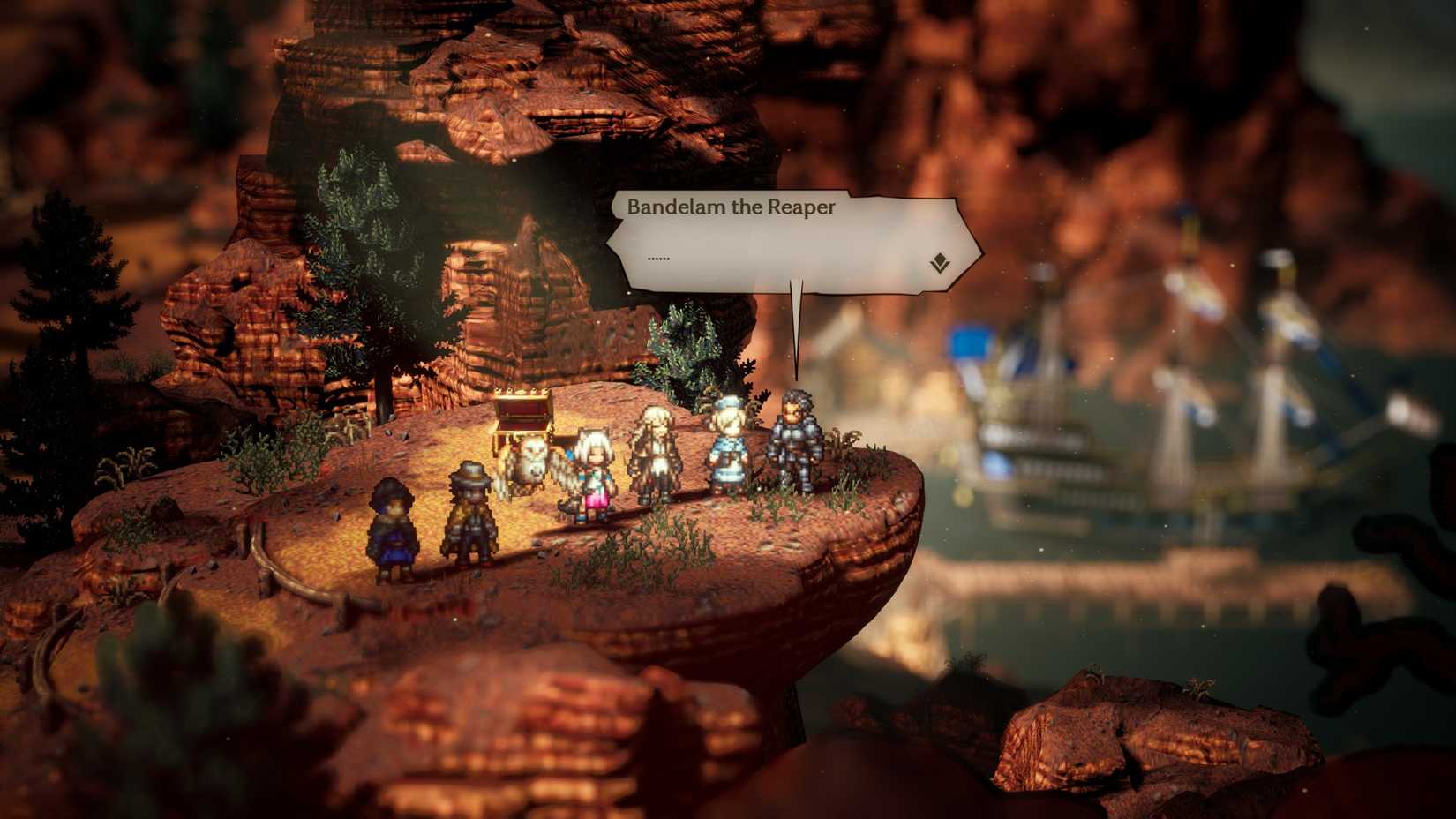
Task: Click the treasure chest on the cliff
Action: pos(524,417)
